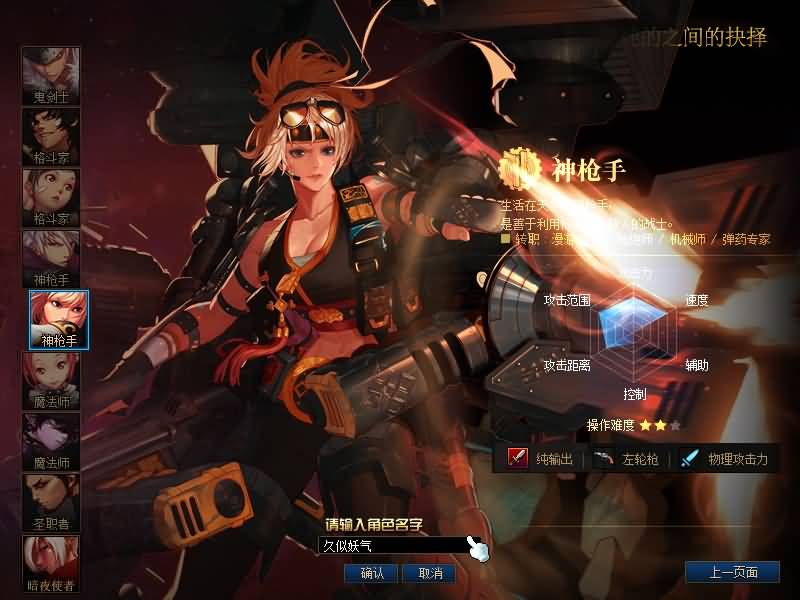Select the purple-toned male 魔法师 portrait
The width and height of the screenshot is (800, 600).
click(x=51, y=442)
